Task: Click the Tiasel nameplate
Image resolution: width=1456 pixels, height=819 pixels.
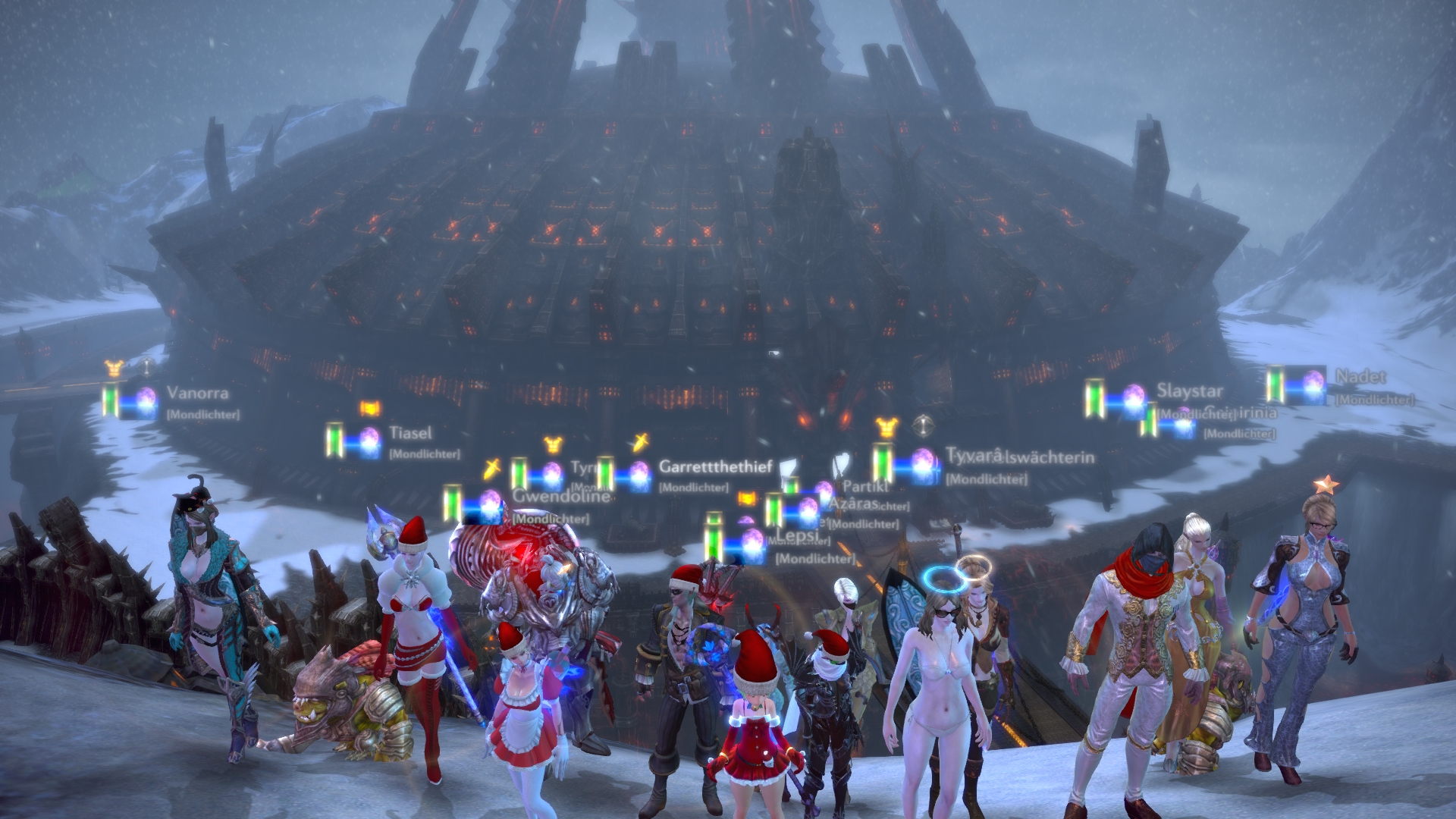Action: point(410,433)
